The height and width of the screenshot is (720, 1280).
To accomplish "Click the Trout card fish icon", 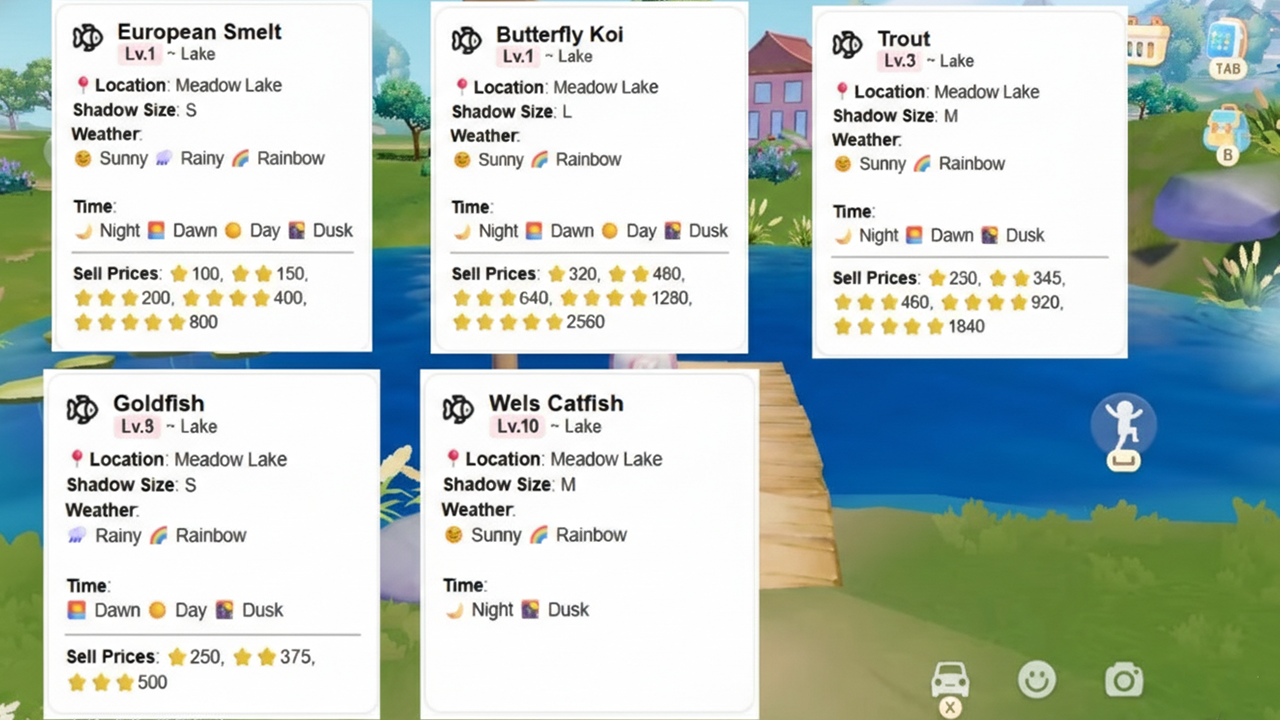I will pos(847,44).
